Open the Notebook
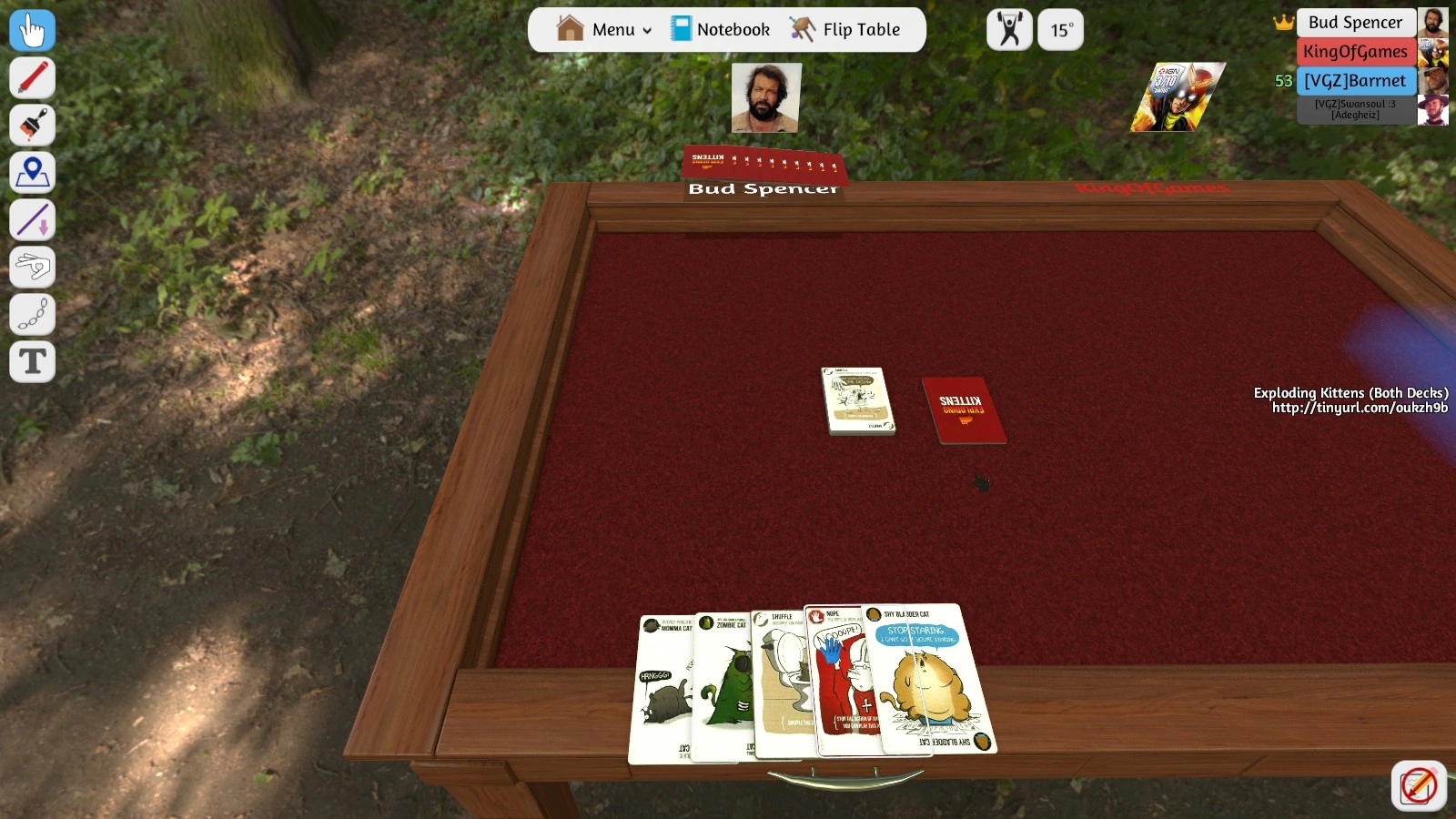The width and height of the screenshot is (1456, 819). click(721, 30)
